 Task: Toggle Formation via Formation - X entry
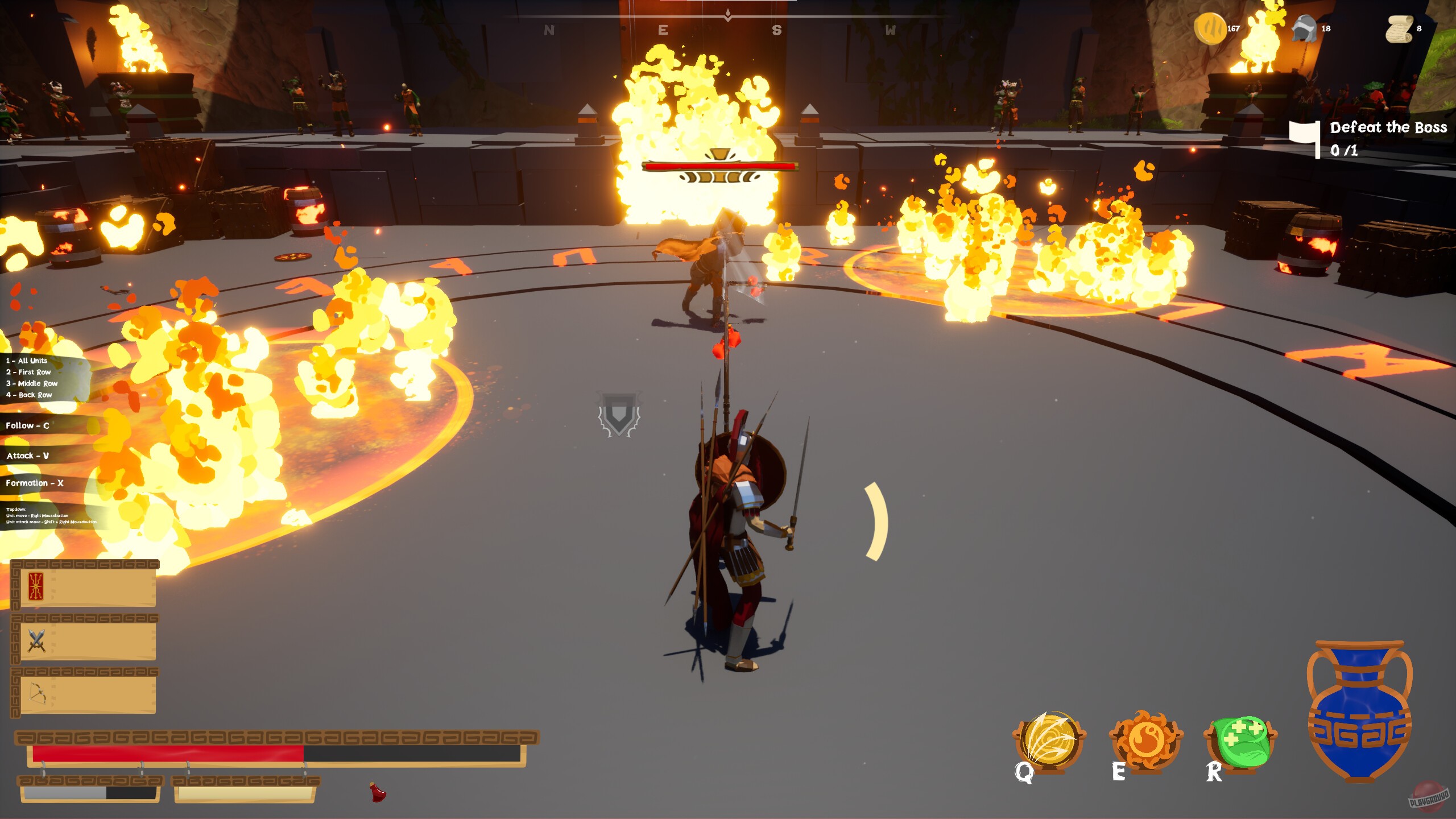tap(34, 483)
